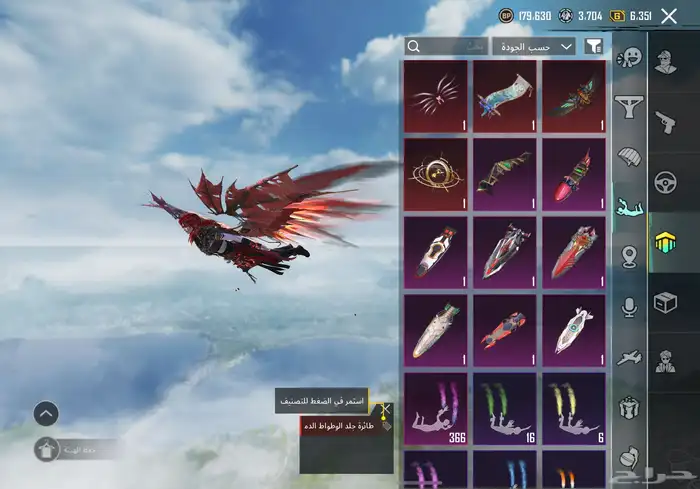This screenshot has height=489, width=700.
Task: Select the microphone voice category tab
Action: point(629,306)
